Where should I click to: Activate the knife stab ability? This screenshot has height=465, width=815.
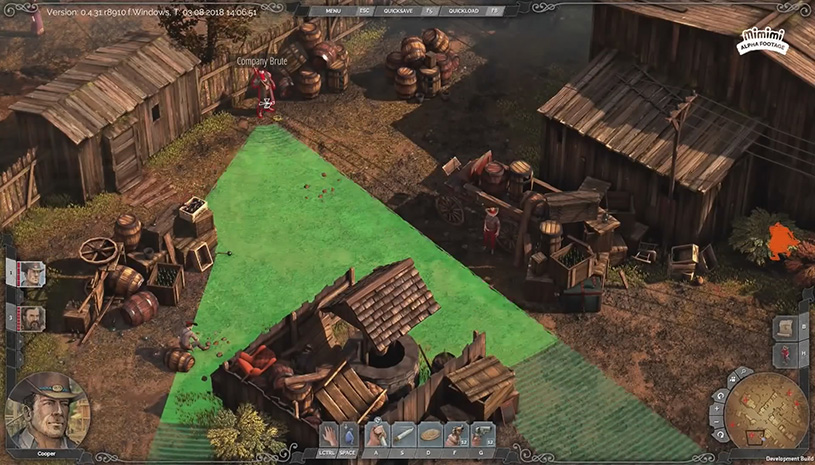click(x=378, y=434)
